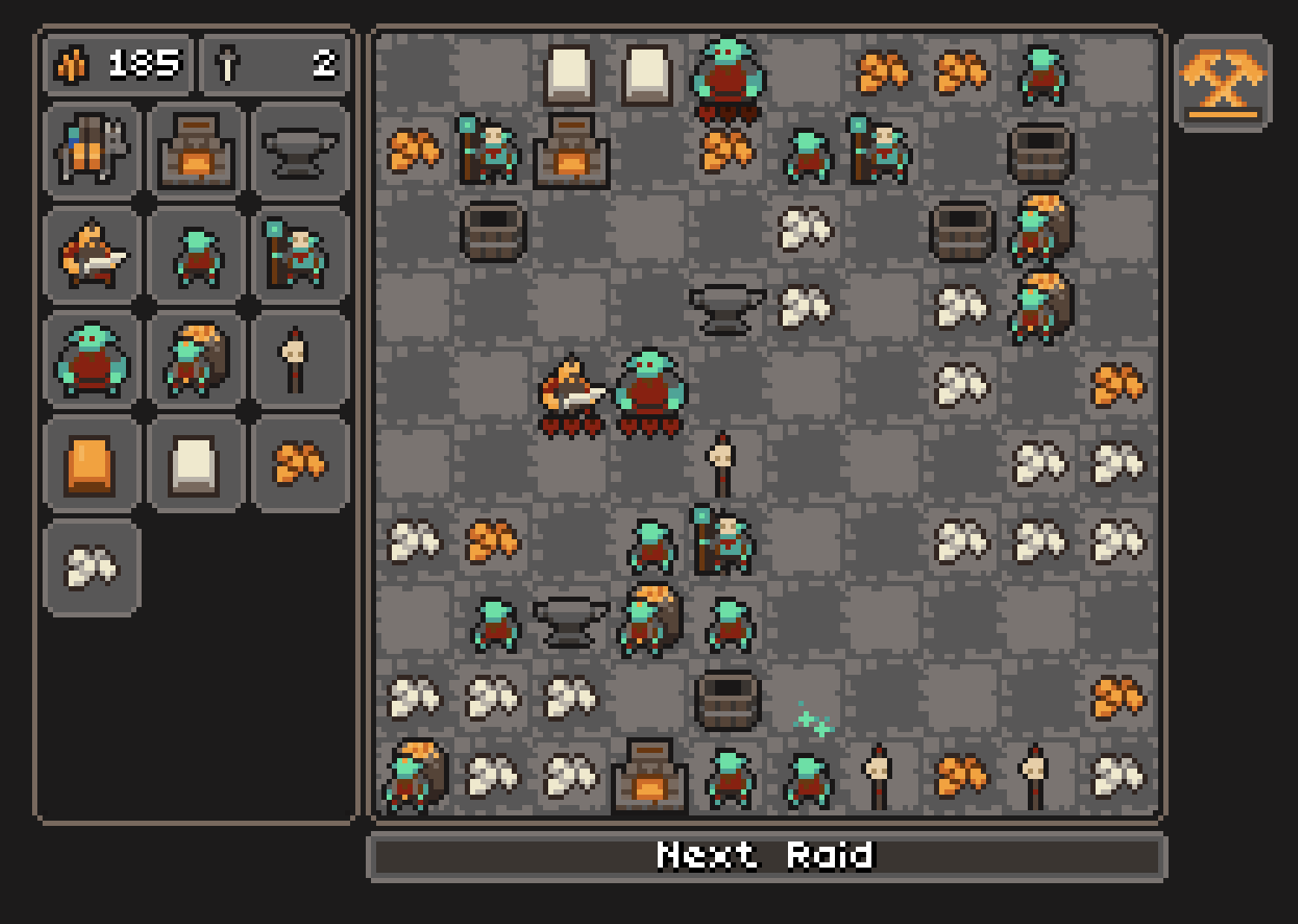The image size is (1298, 924).
Task: Select the basic goblin unit icon
Action: [x=195, y=256]
